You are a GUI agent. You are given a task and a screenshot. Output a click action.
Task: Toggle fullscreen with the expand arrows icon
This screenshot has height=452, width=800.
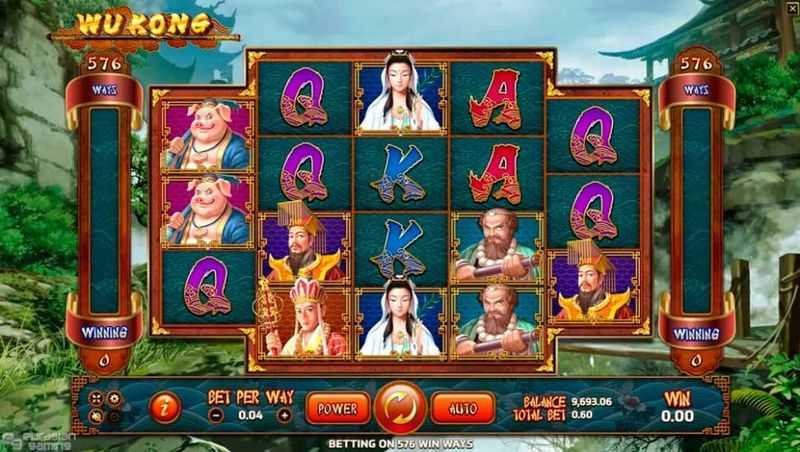click(x=95, y=398)
